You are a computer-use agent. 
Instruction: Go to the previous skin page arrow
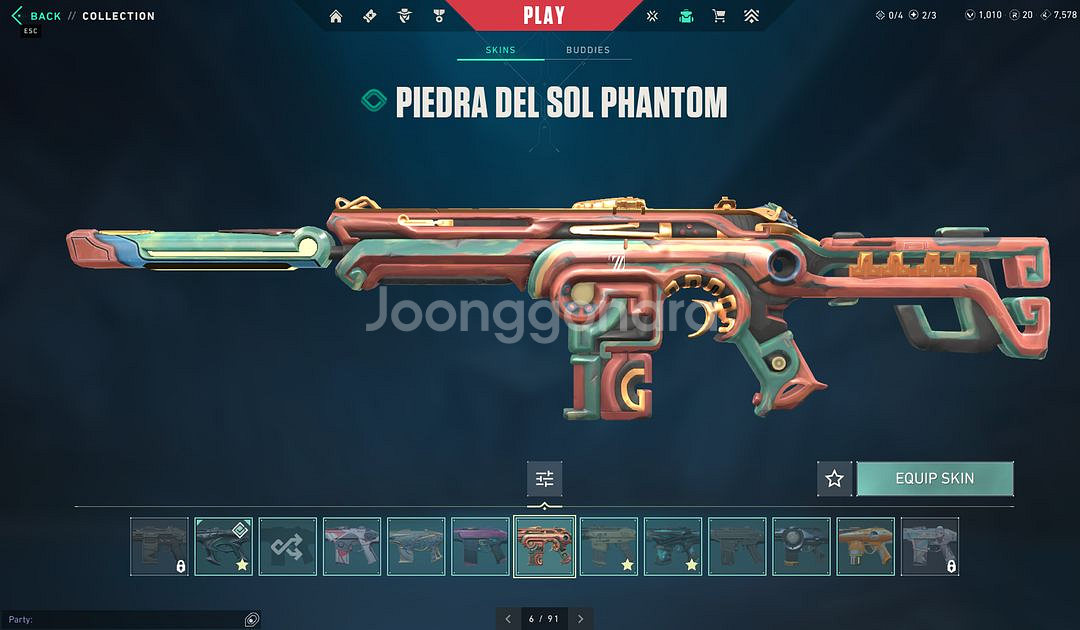508,619
